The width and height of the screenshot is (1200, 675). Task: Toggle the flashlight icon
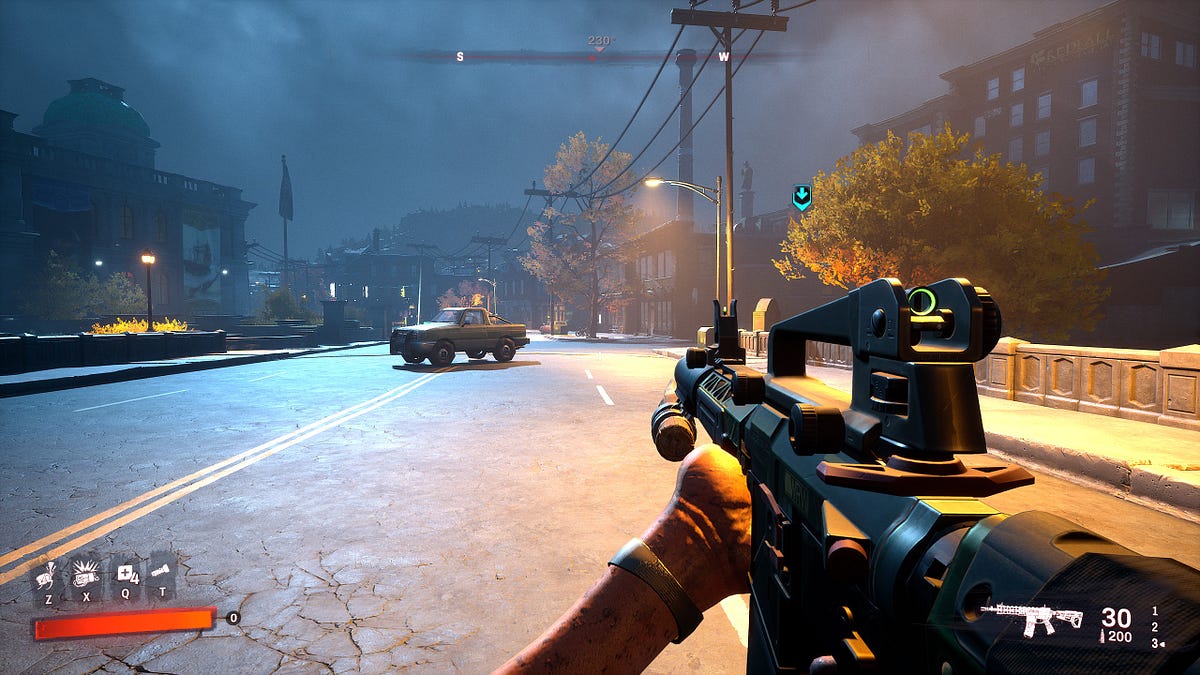coord(161,573)
